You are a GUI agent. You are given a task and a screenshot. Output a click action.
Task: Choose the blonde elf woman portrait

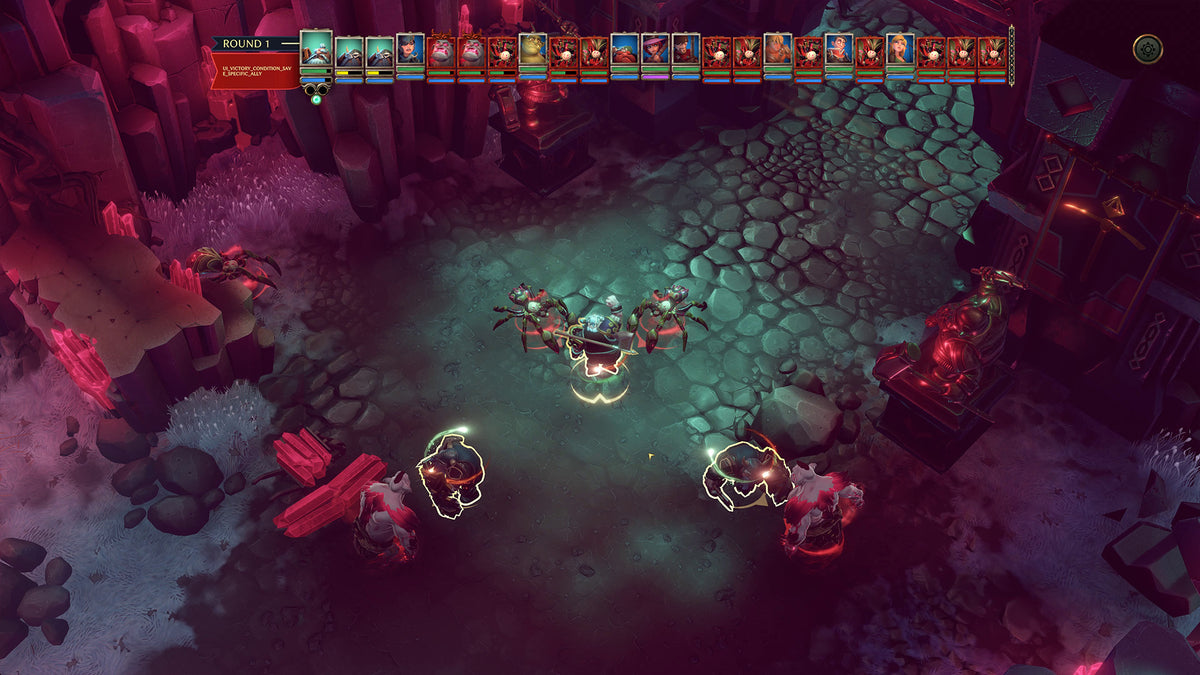click(x=900, y=50)
